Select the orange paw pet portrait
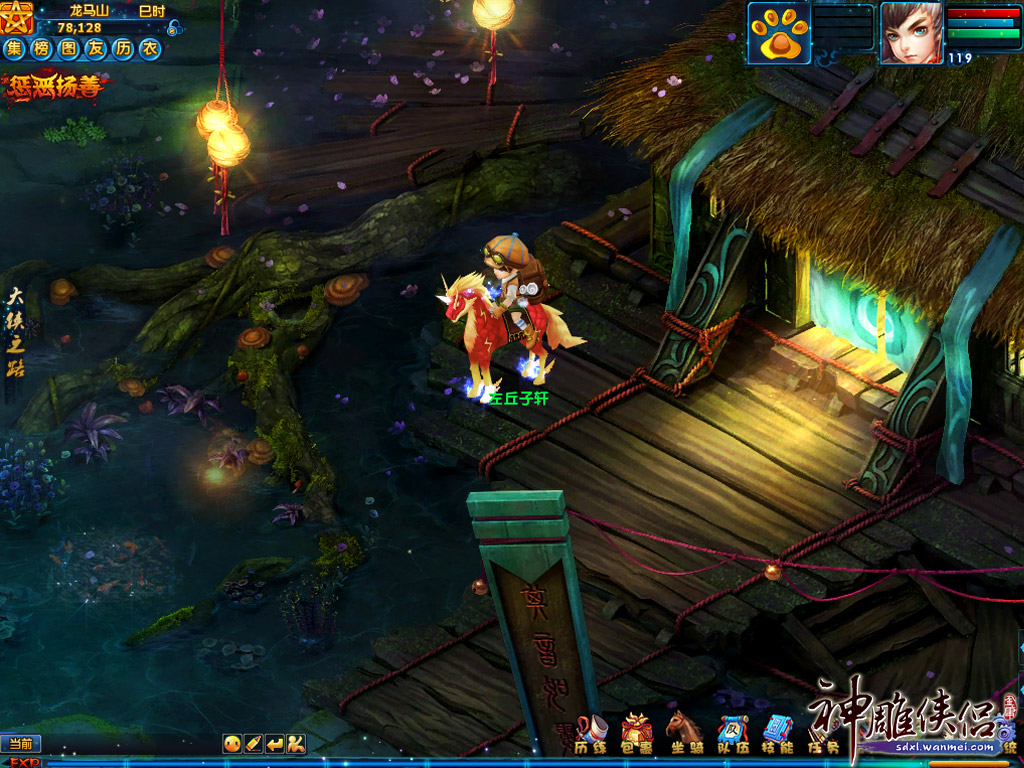Viewport: 1024px width, 768px height. point(779,33)
